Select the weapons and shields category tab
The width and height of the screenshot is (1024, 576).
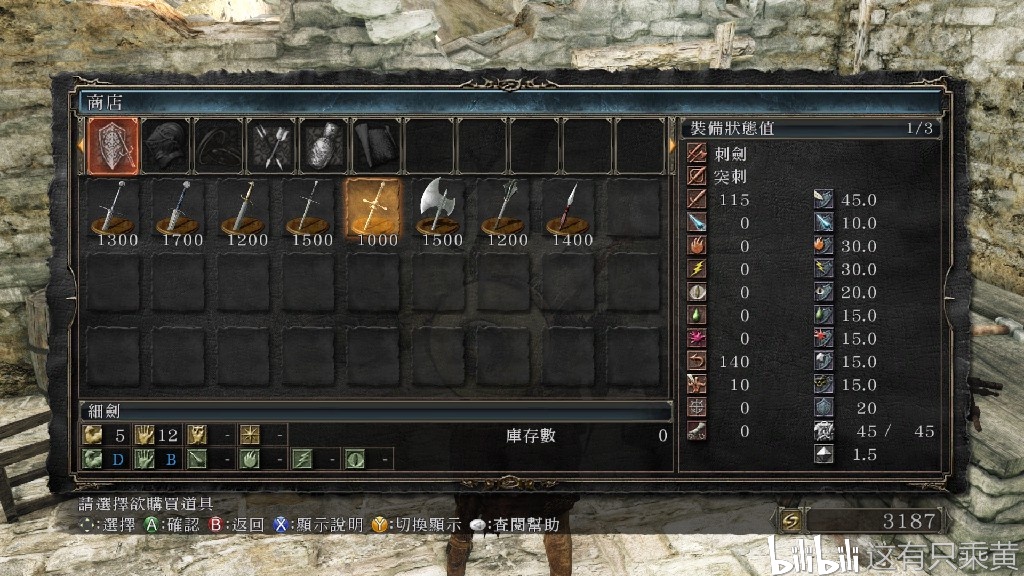pyautogui.click(x=112, y=147)
